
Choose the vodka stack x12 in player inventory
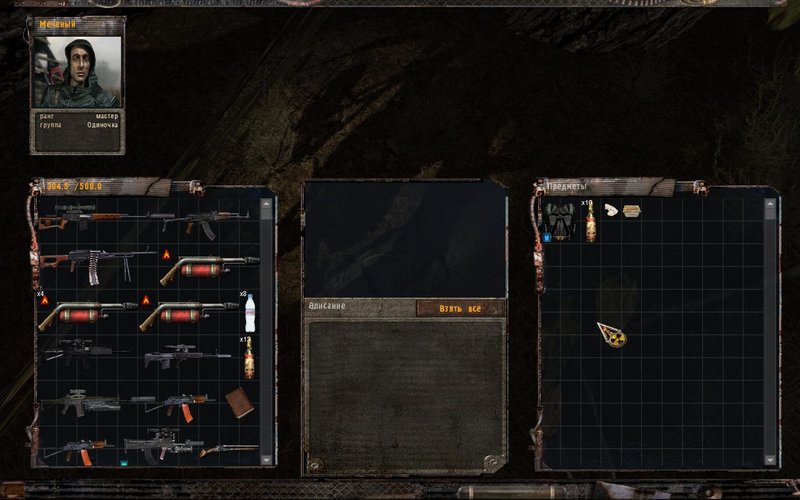point(248,359)
